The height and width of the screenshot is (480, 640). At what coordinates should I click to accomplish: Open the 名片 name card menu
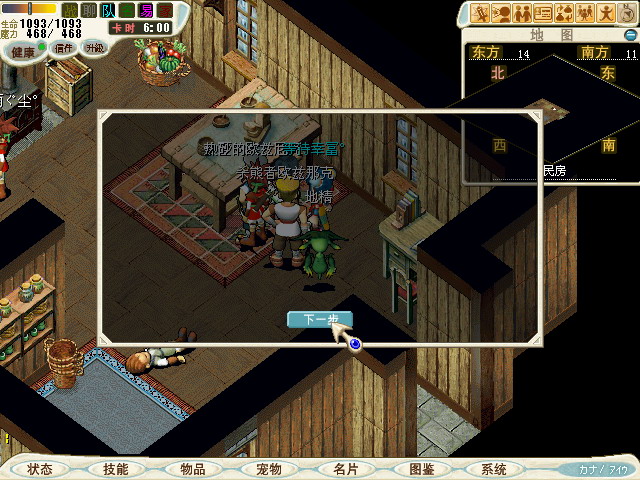tap(345, 469)
